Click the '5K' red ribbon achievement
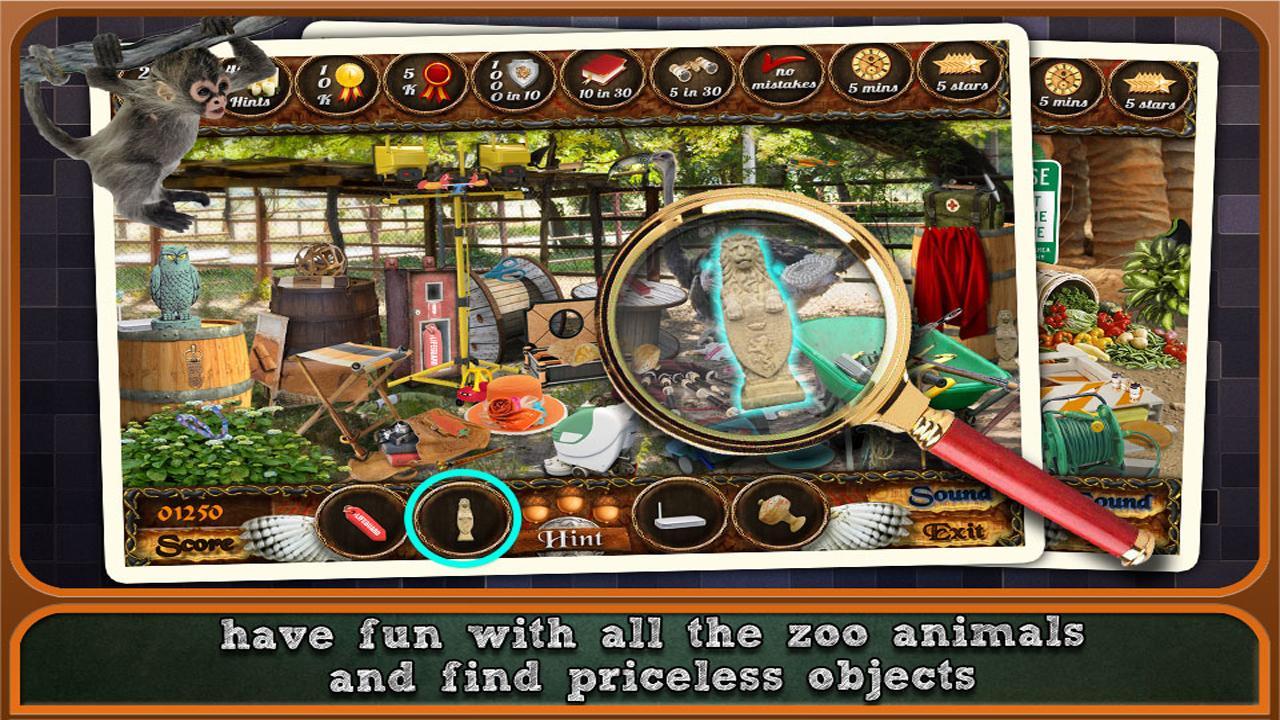The width and height of the screenshot is (1280, 720). point(425,80)
